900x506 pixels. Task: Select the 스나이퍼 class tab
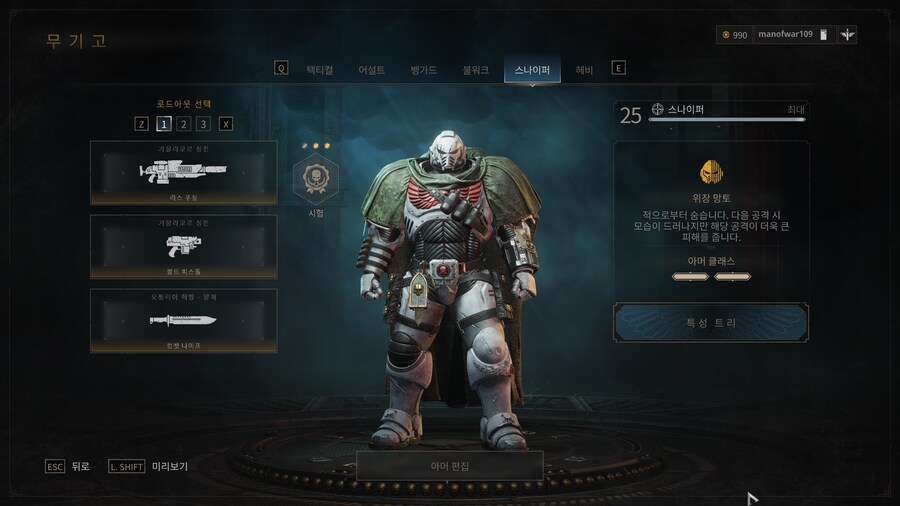[x=532, y=70]
